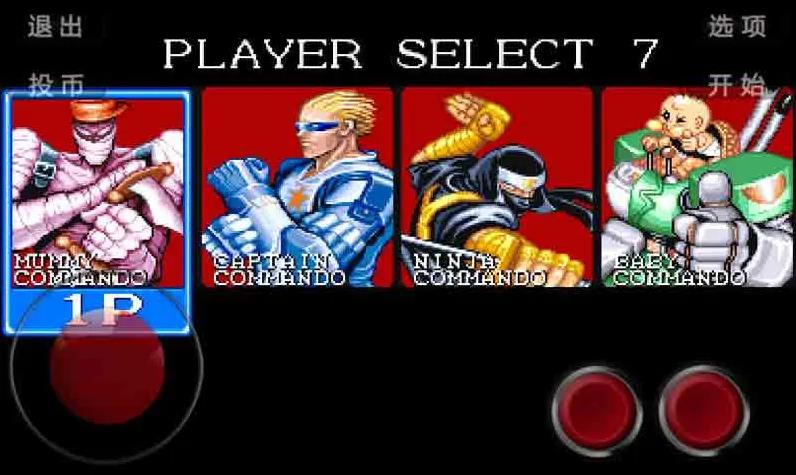Choose Captain Commando as your fighter

(x=297, y=188)
